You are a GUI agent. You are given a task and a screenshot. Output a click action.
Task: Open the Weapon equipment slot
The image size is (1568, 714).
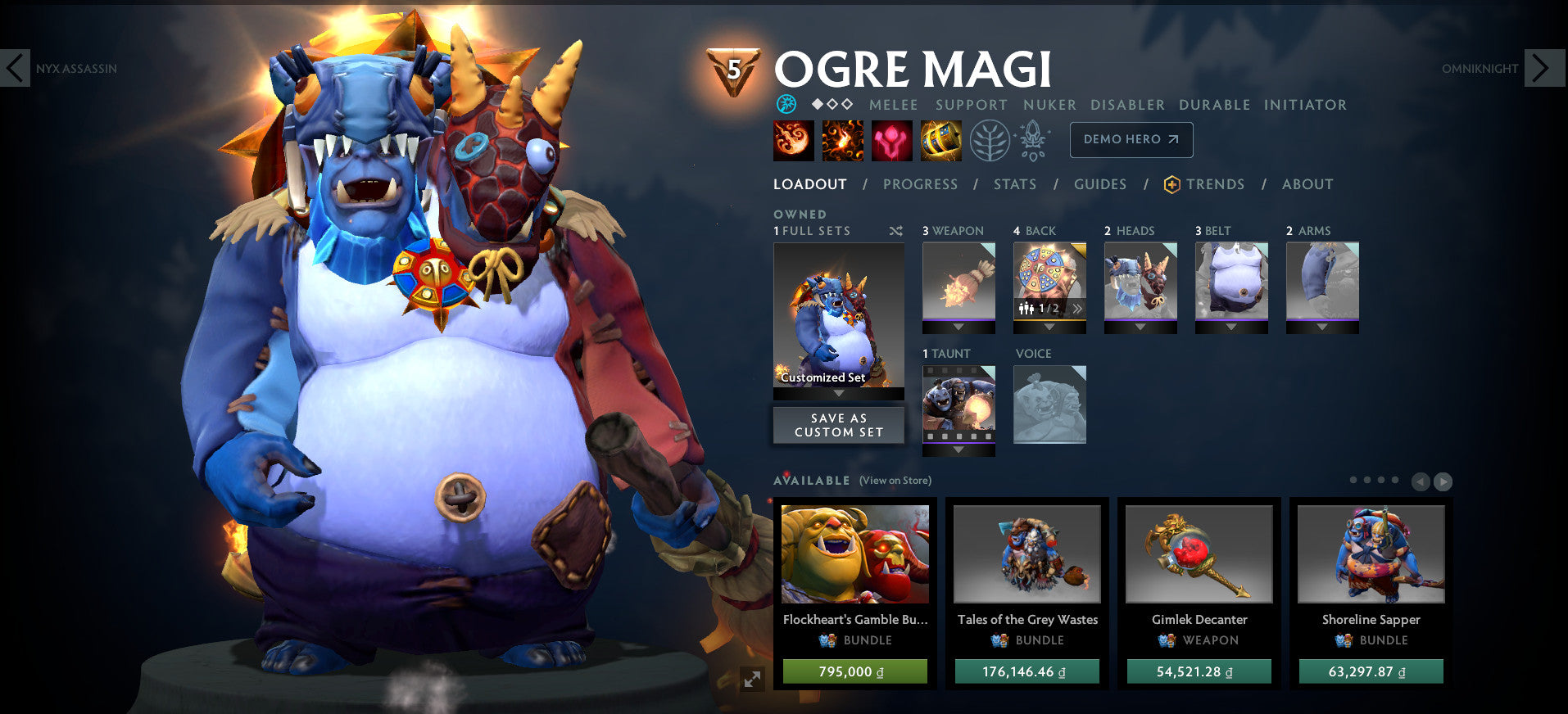click(x=958, y=281)
